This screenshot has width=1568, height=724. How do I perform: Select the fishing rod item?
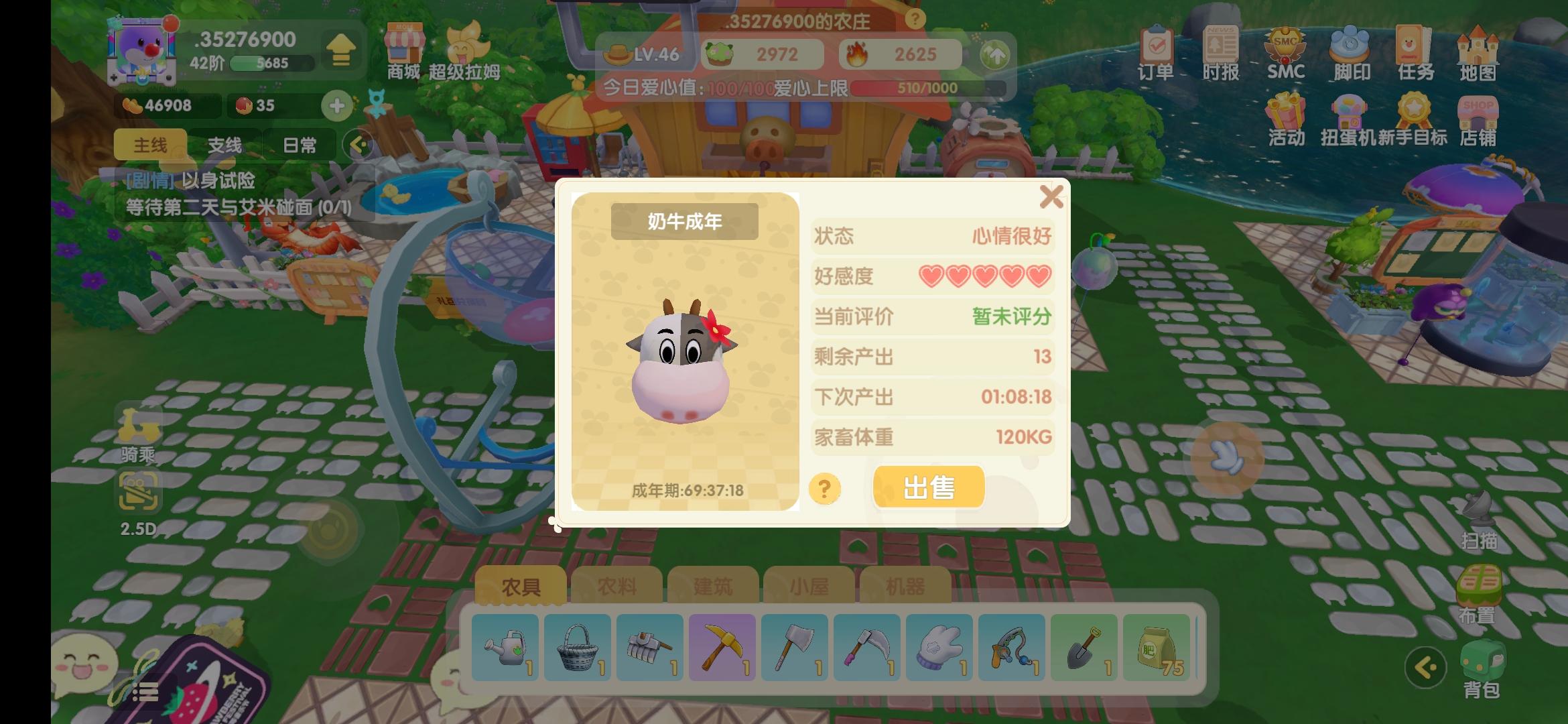1011,647
